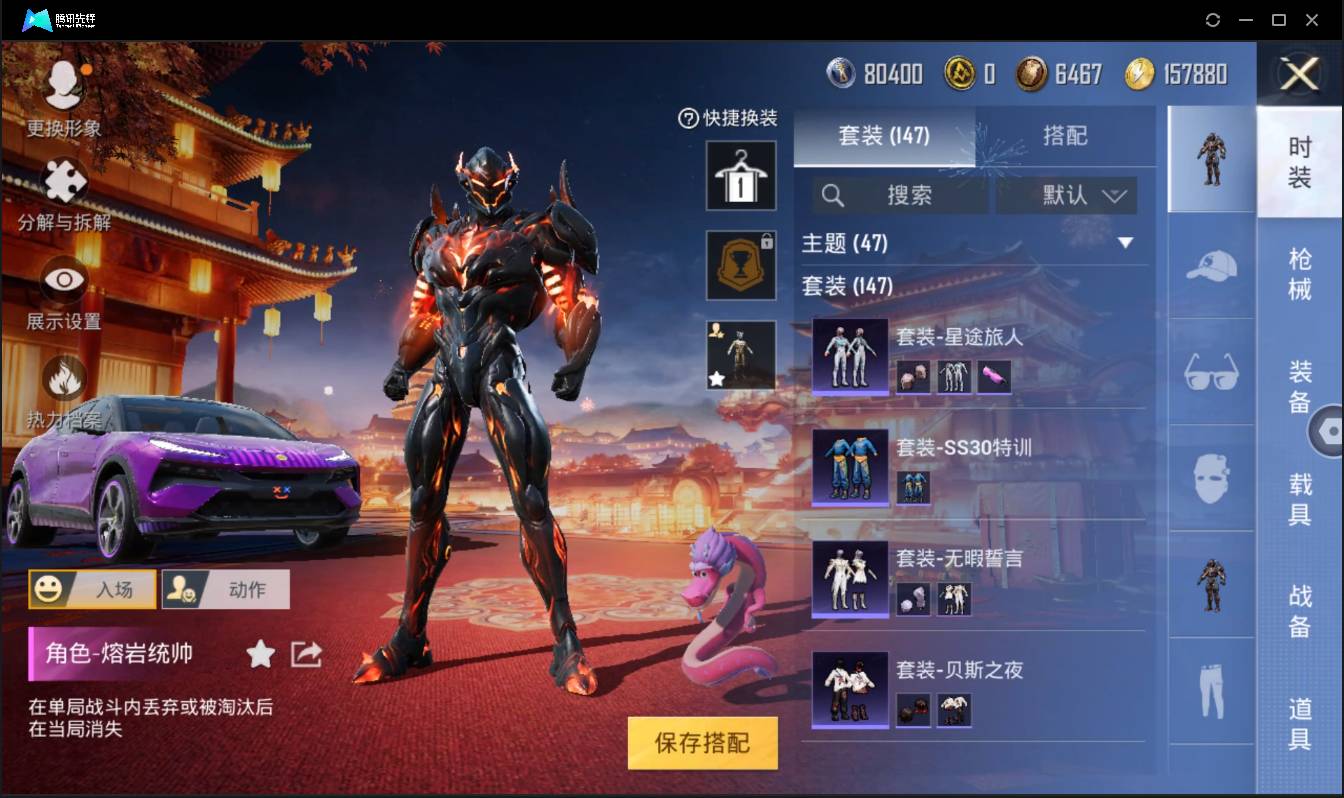Switch to the 动作 tab
The image size is (1344, 798).
[225, 589]
